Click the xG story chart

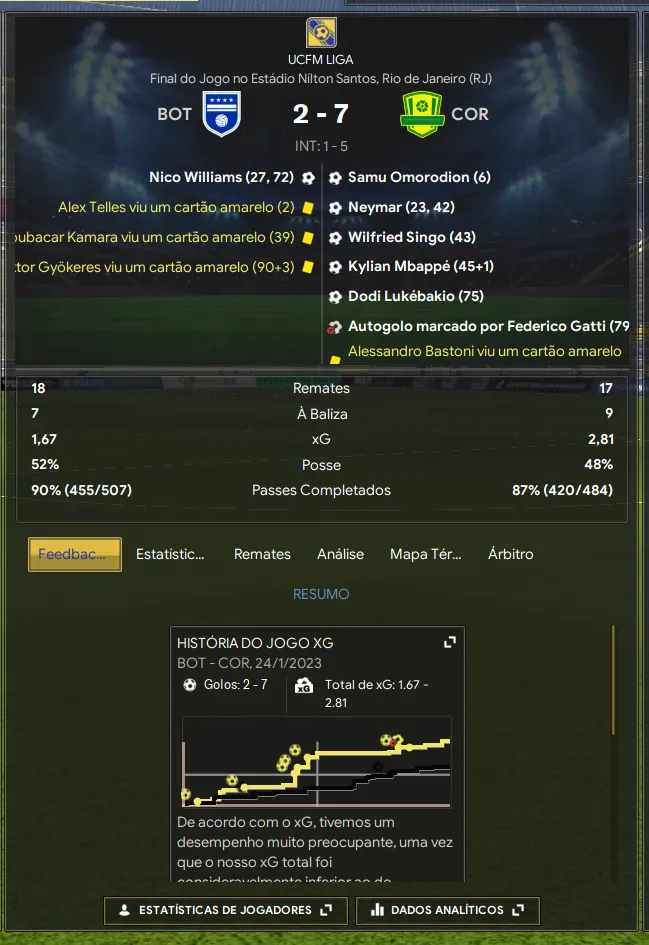316,762
